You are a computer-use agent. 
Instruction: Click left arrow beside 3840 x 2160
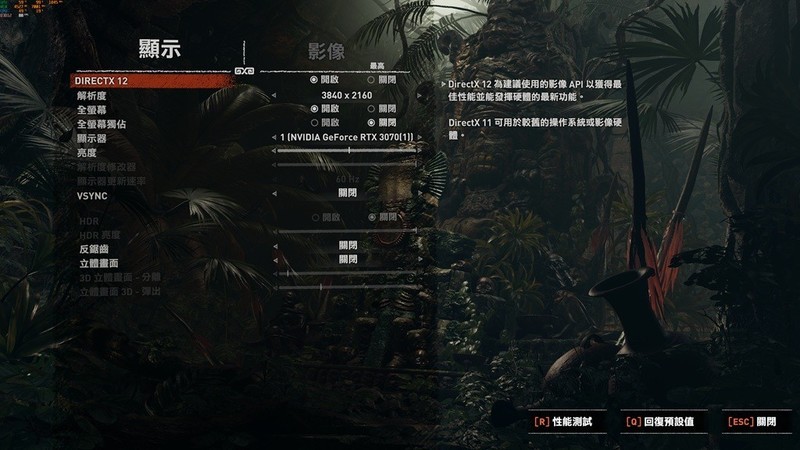click(x=273, y=94)
